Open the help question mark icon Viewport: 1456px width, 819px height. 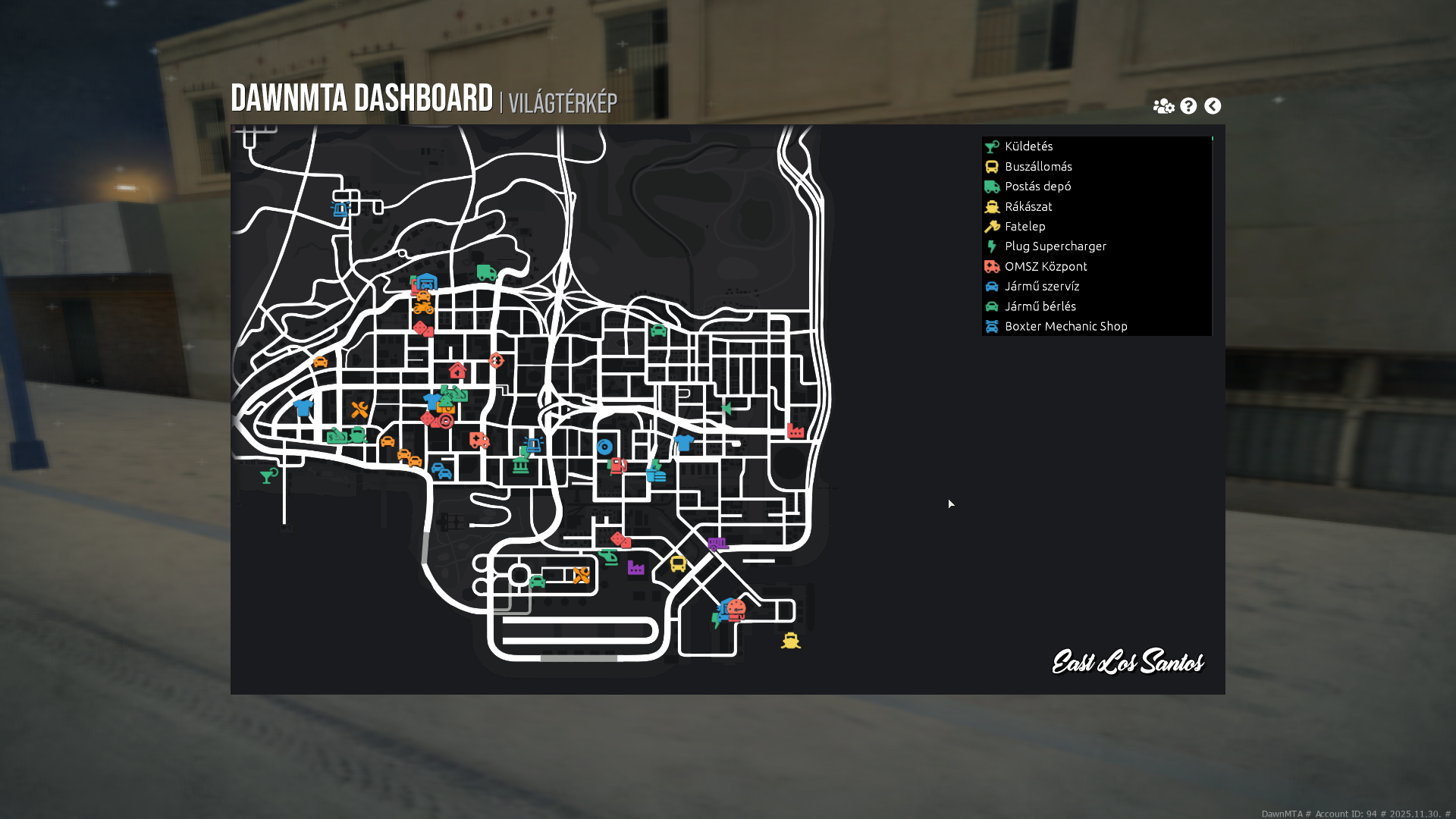[x=1188, y=106]
